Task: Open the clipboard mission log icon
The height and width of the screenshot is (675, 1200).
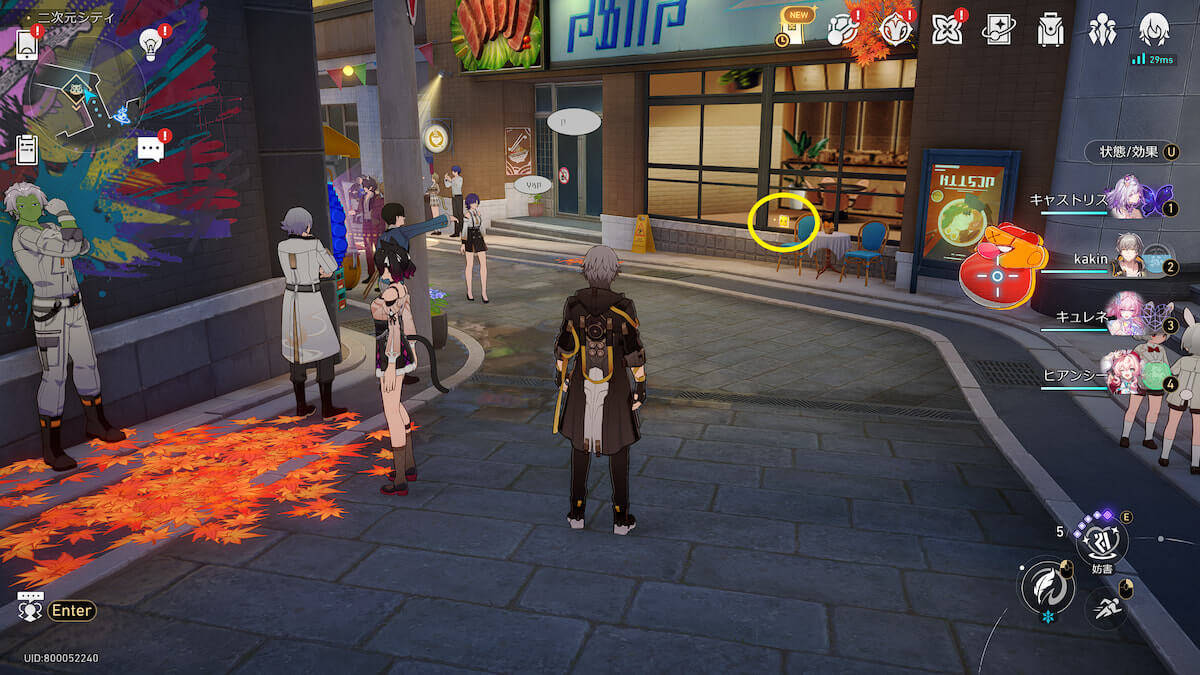Action: pos(27,149)
